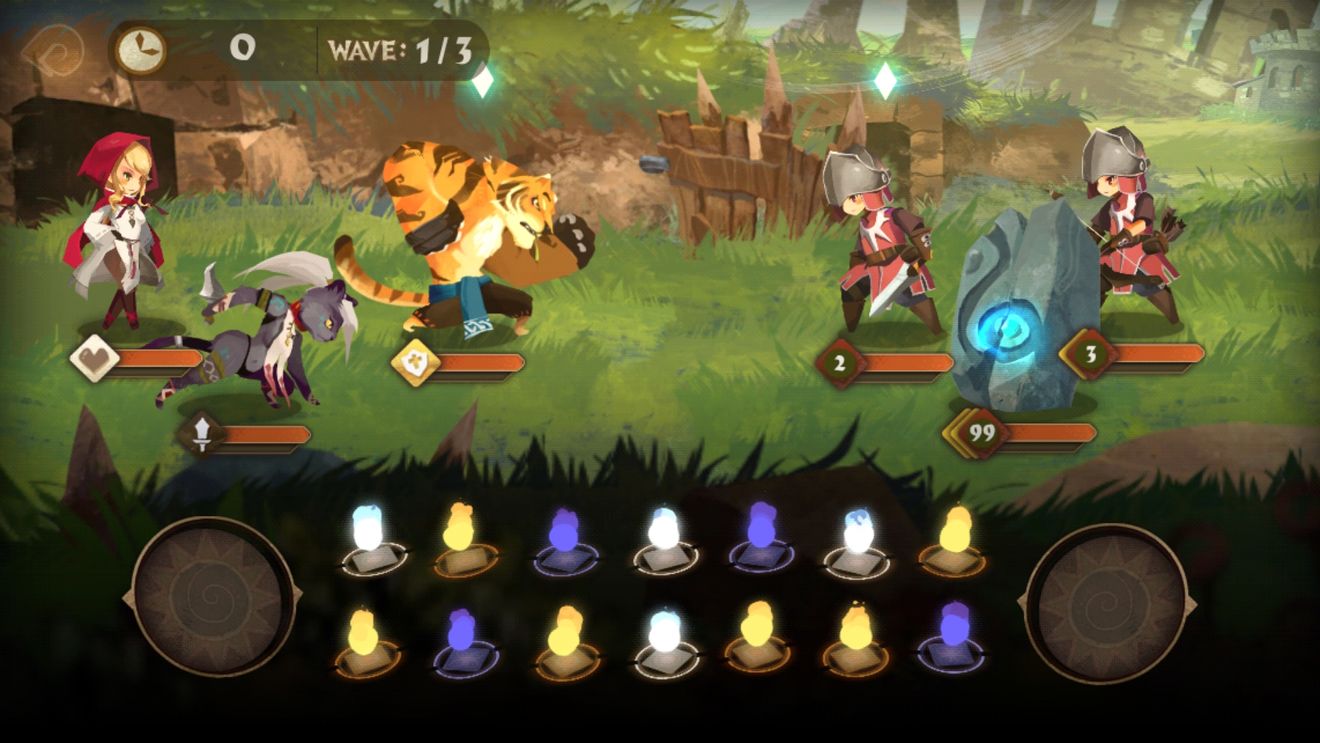Select the sword badge under the grey cat
The image size is (1320, 743).
click(x=202, y=434)
